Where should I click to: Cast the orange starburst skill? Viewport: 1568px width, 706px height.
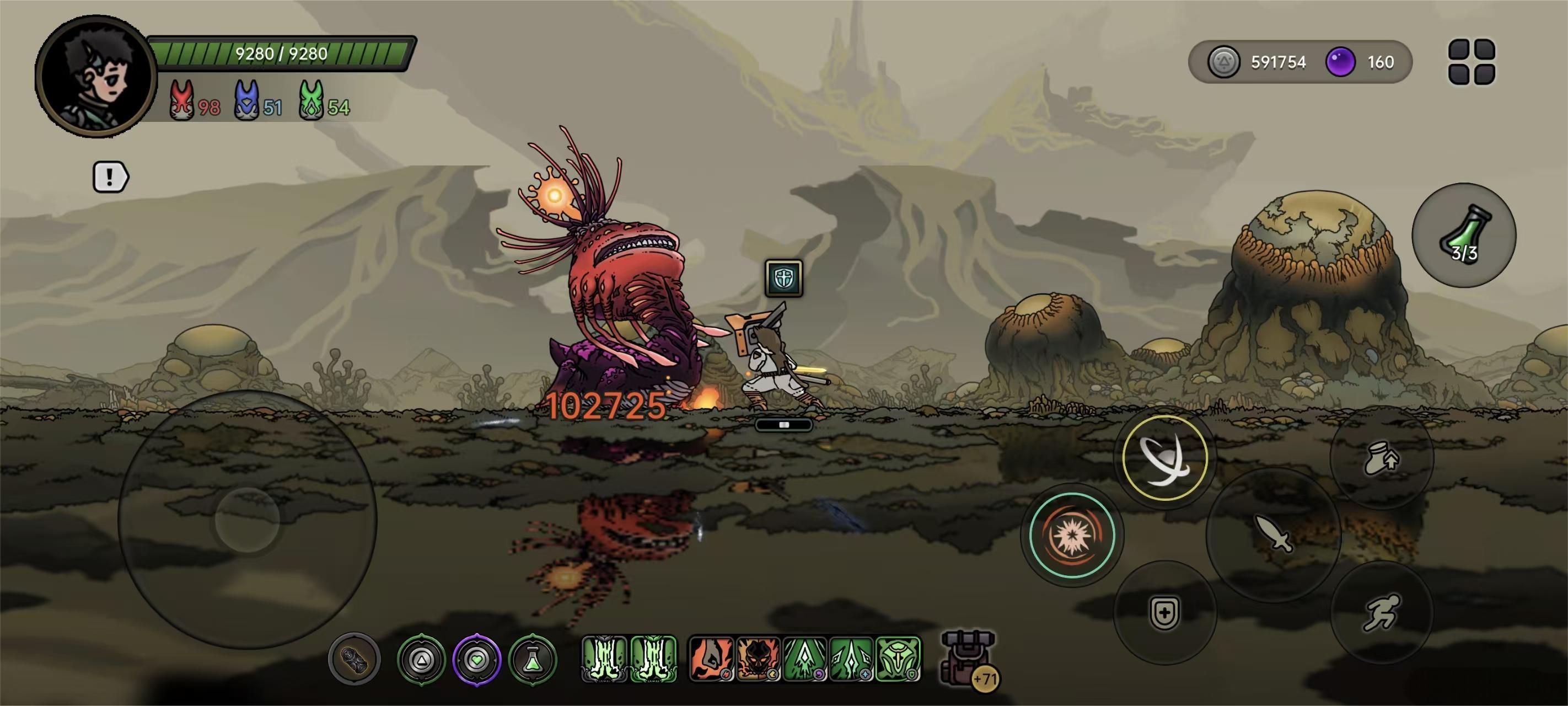pos(1071,535)
